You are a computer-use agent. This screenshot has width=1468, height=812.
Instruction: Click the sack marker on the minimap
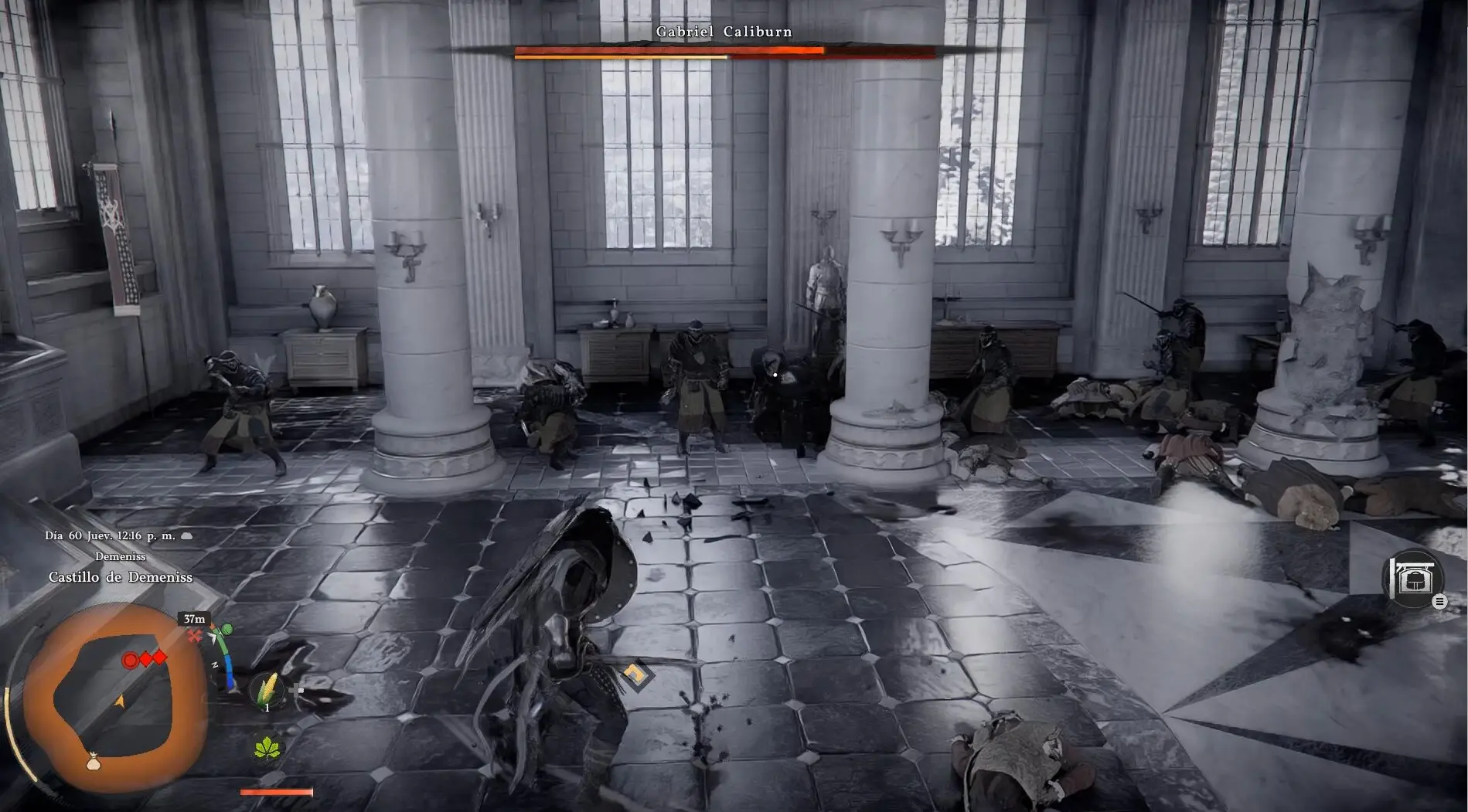point(93,763)
